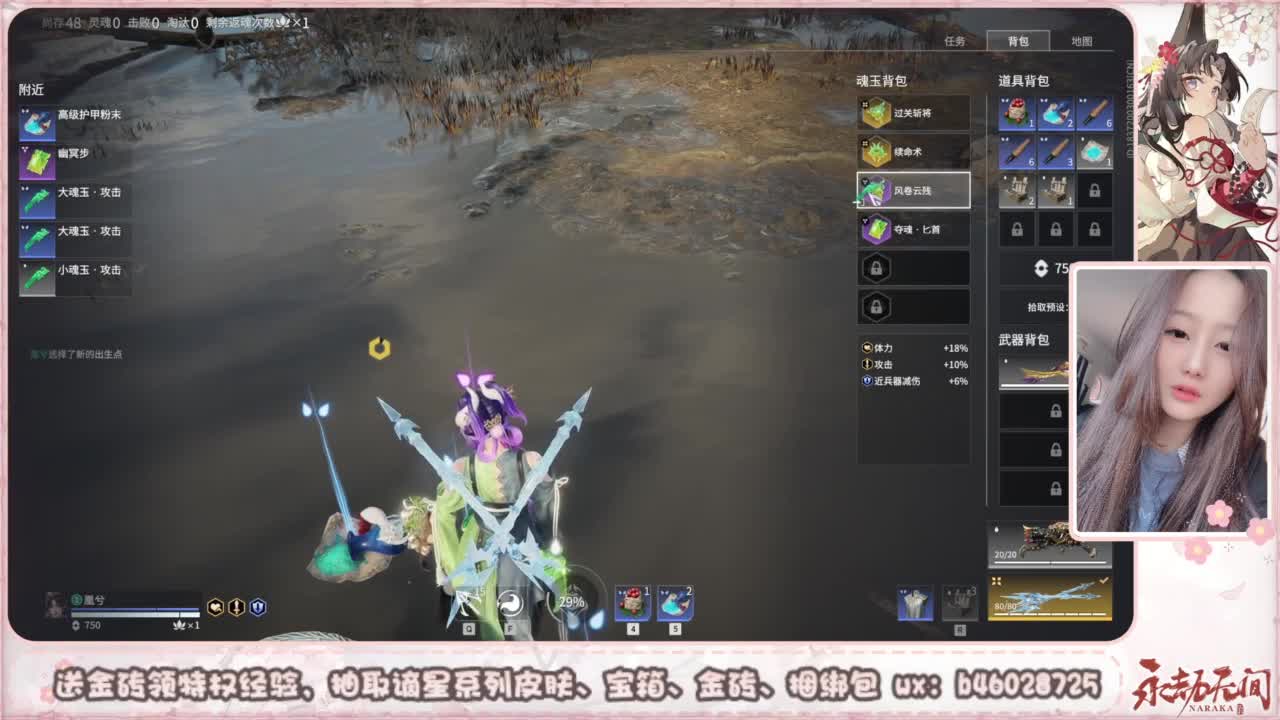Select the 续命术 soul jade
Viewport: 1280px width, 720px height.
coord(912,151)
